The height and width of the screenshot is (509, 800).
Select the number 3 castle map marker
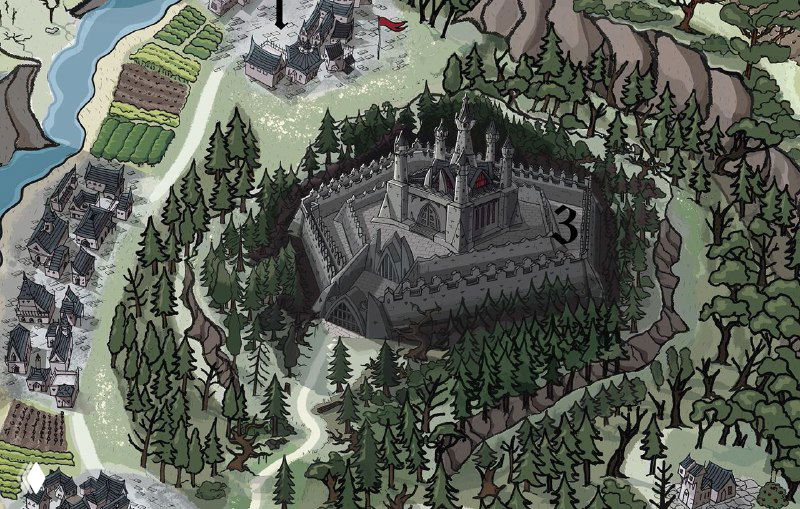click(565, 226)
